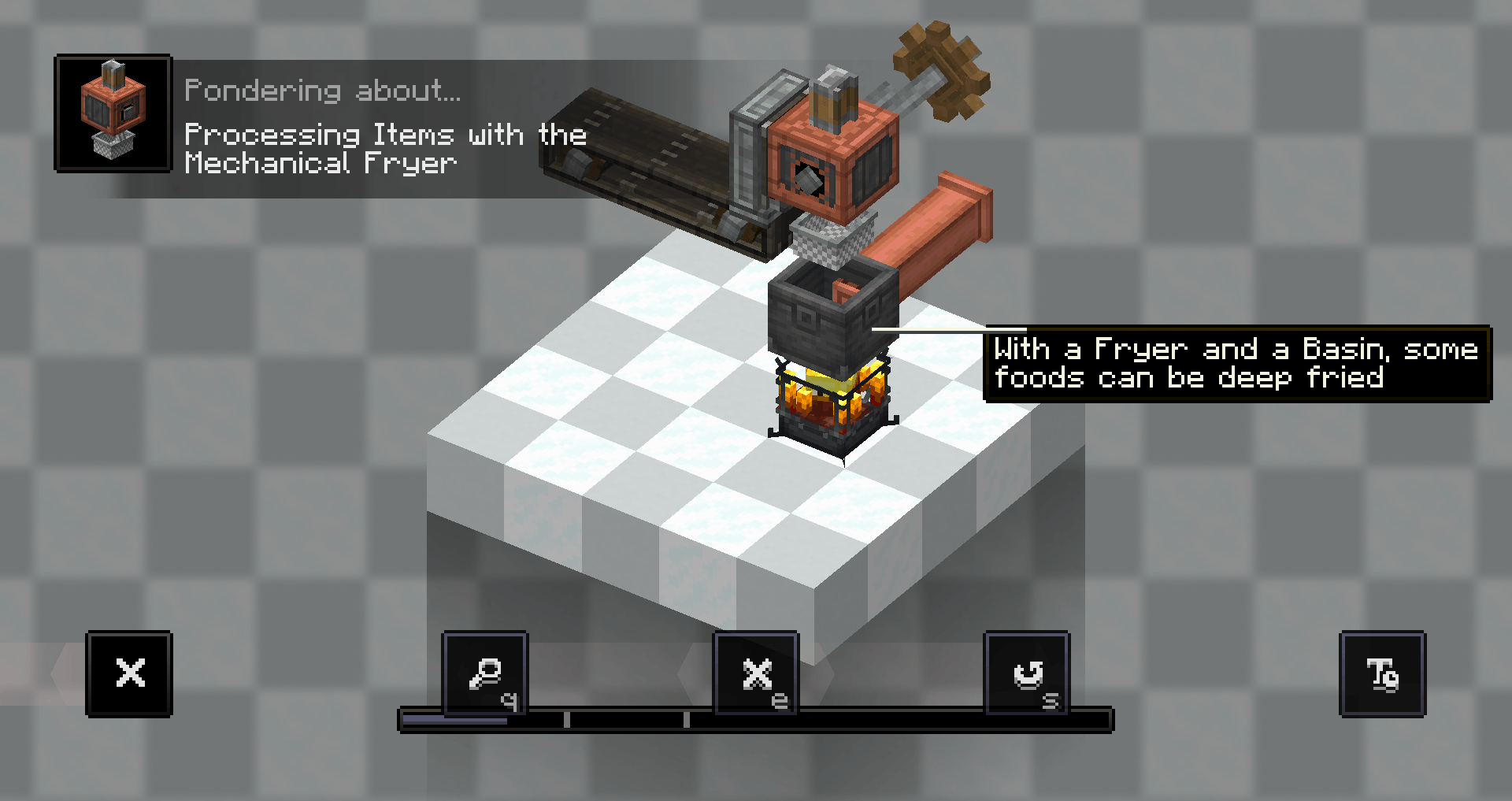Click the tooltip about deep frying foods
Image resolution: width=1512 pixels, height=801 pixels.
pos(1236,364)
